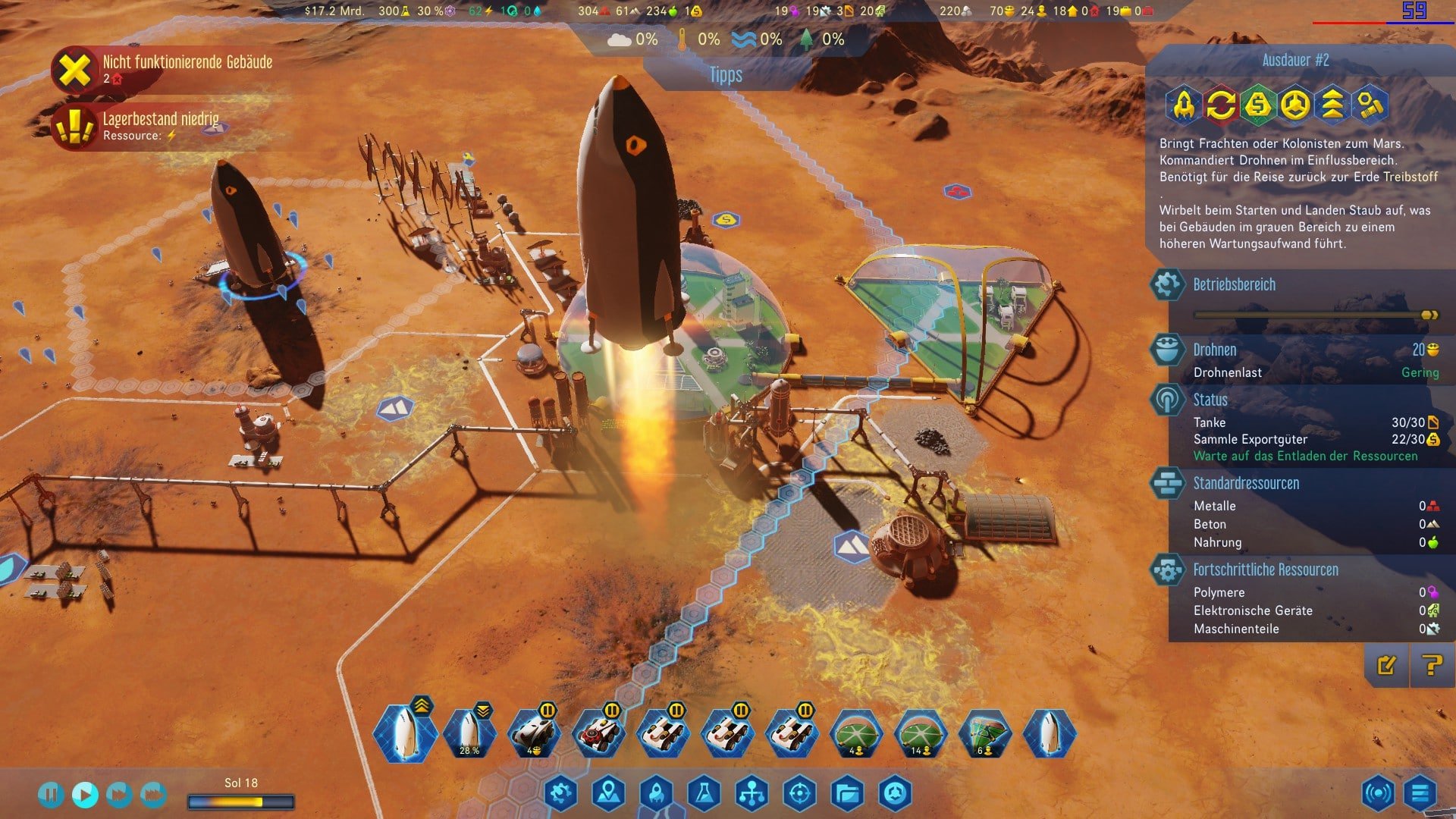Open the research flask menu

tap(704, 793)
